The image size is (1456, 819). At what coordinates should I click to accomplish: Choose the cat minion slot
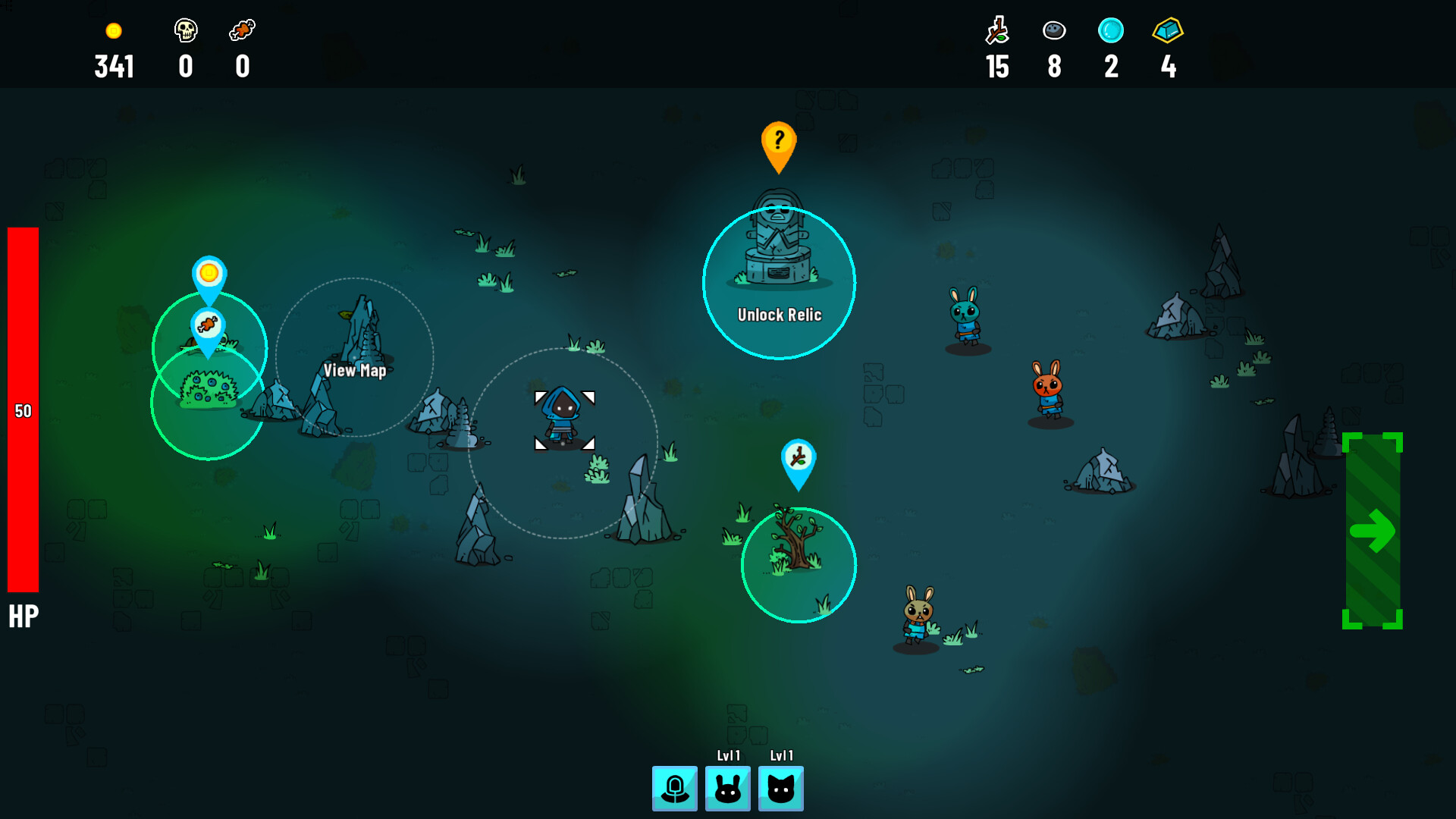(780, 789)
